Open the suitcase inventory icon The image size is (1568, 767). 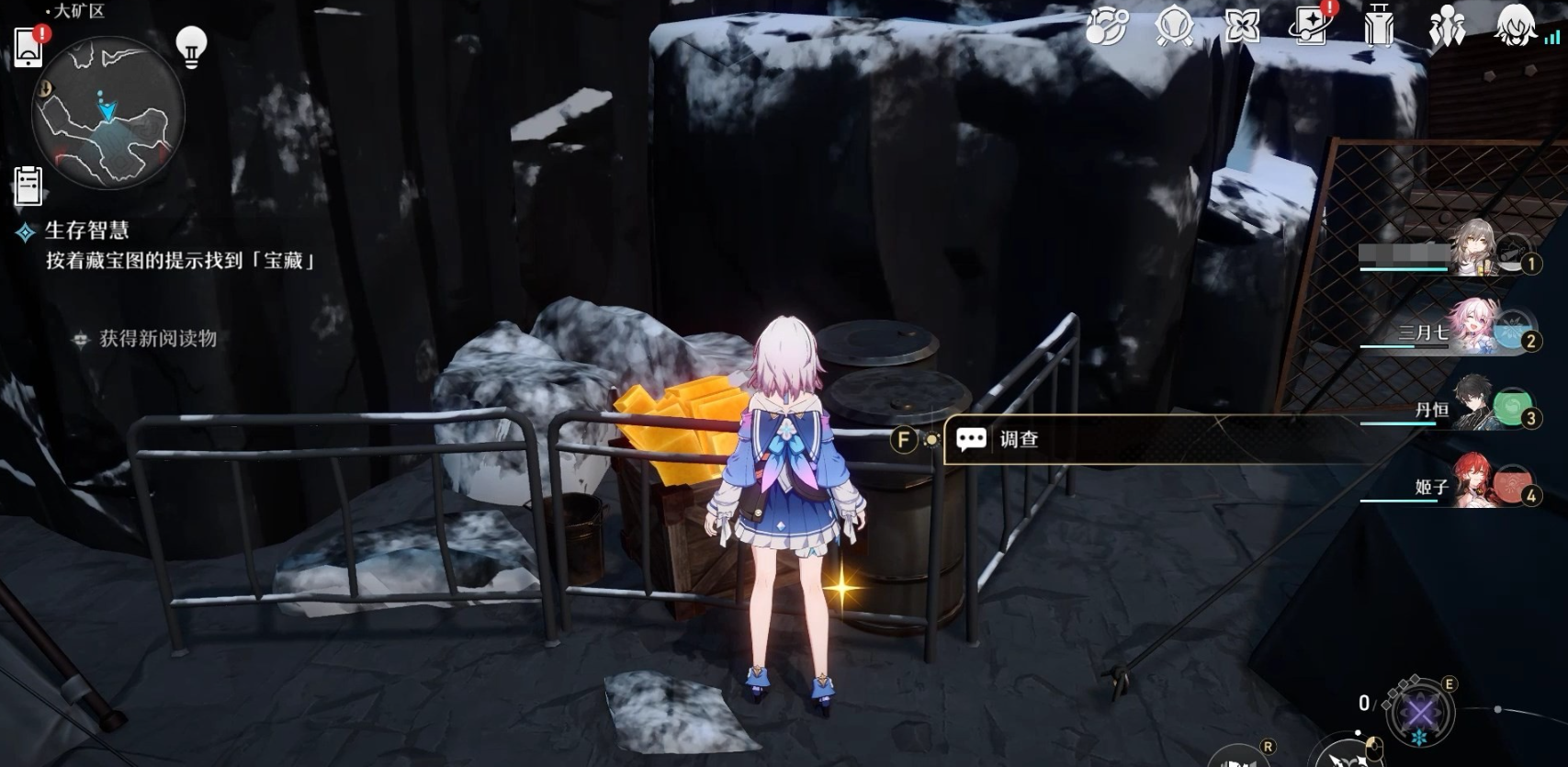point(1378,28)
